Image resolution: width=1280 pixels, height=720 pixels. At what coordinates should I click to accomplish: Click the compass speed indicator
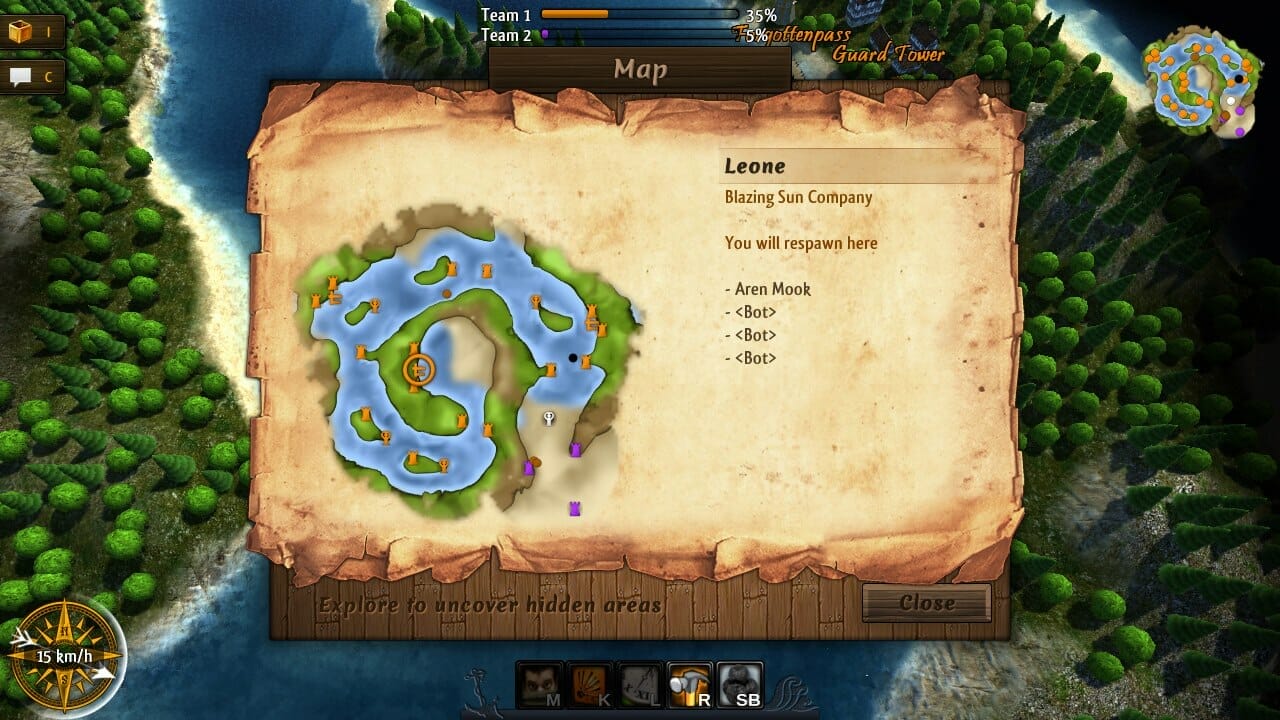(62, 657)
